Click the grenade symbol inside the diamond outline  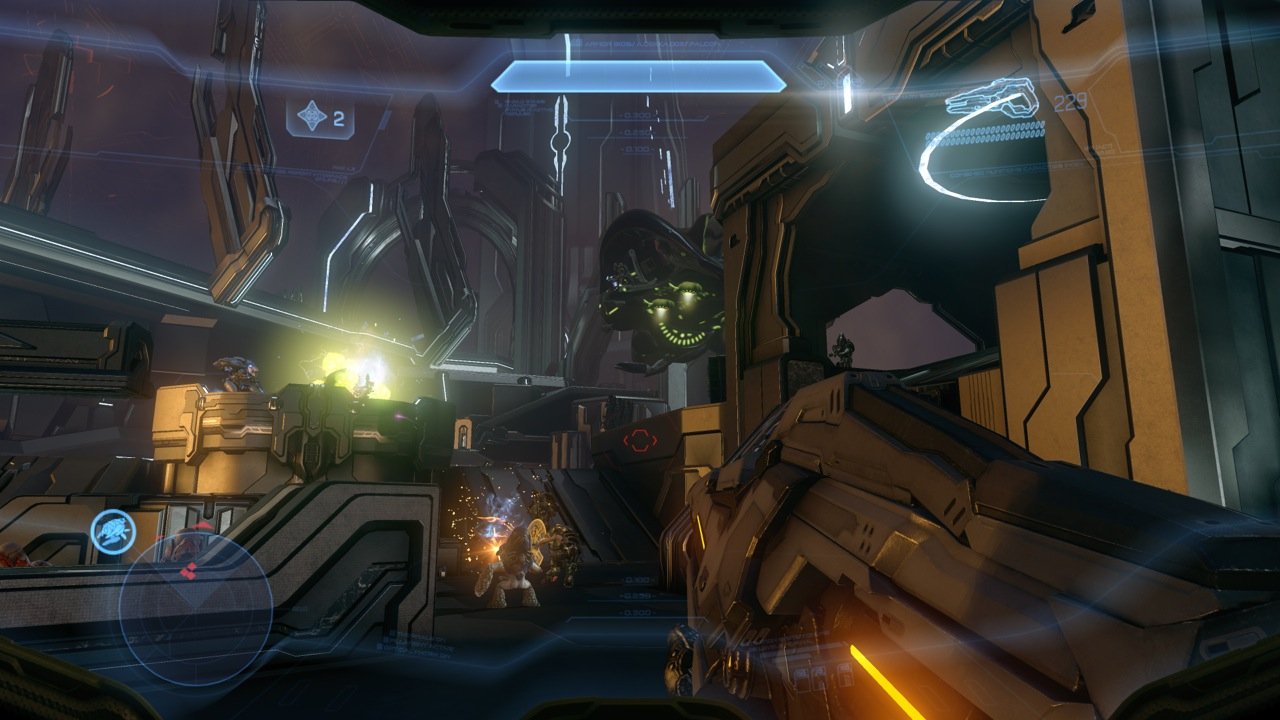(x=314, y=117)
